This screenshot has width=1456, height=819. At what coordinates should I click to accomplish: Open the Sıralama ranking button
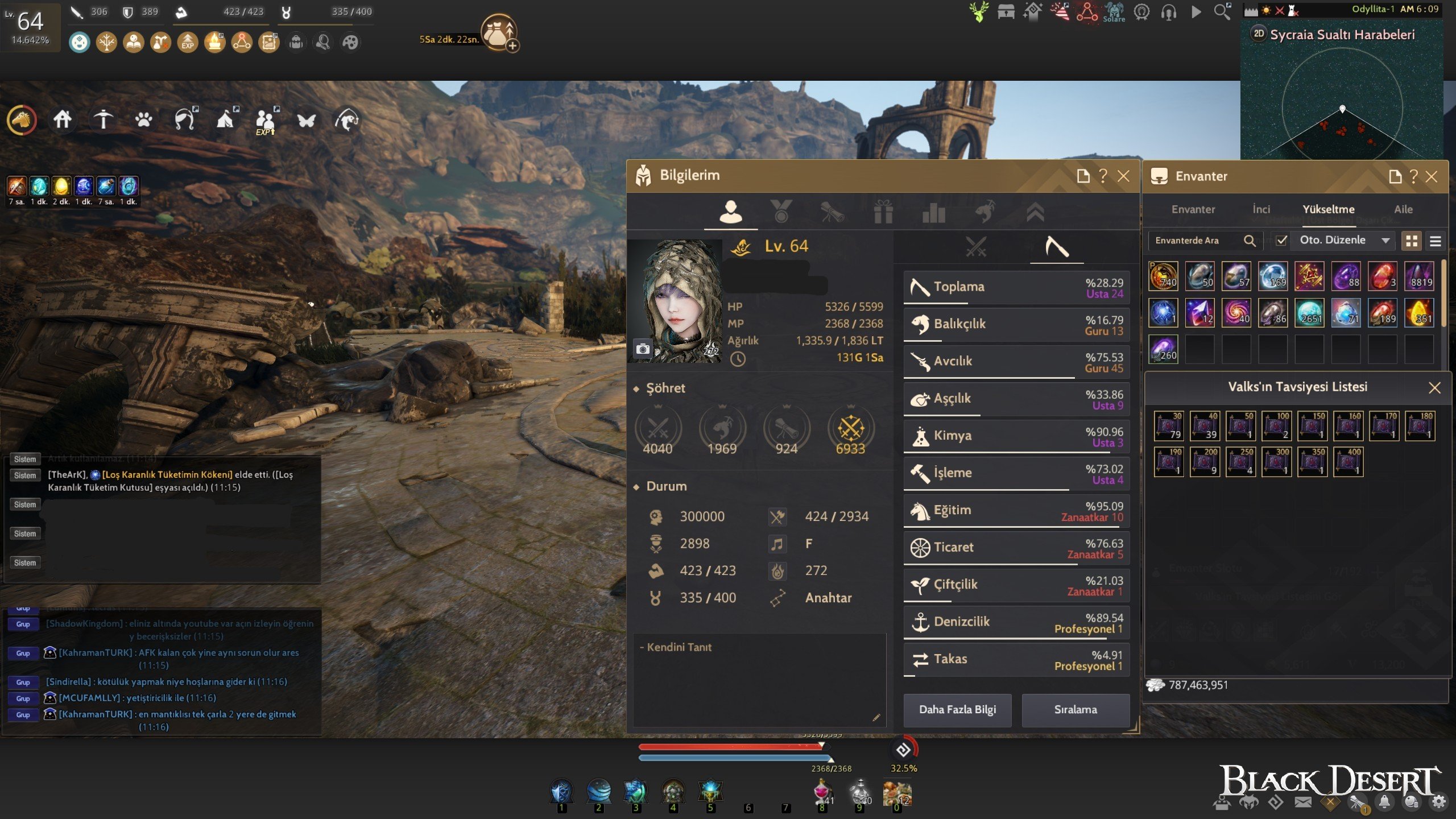(1075, 710)
